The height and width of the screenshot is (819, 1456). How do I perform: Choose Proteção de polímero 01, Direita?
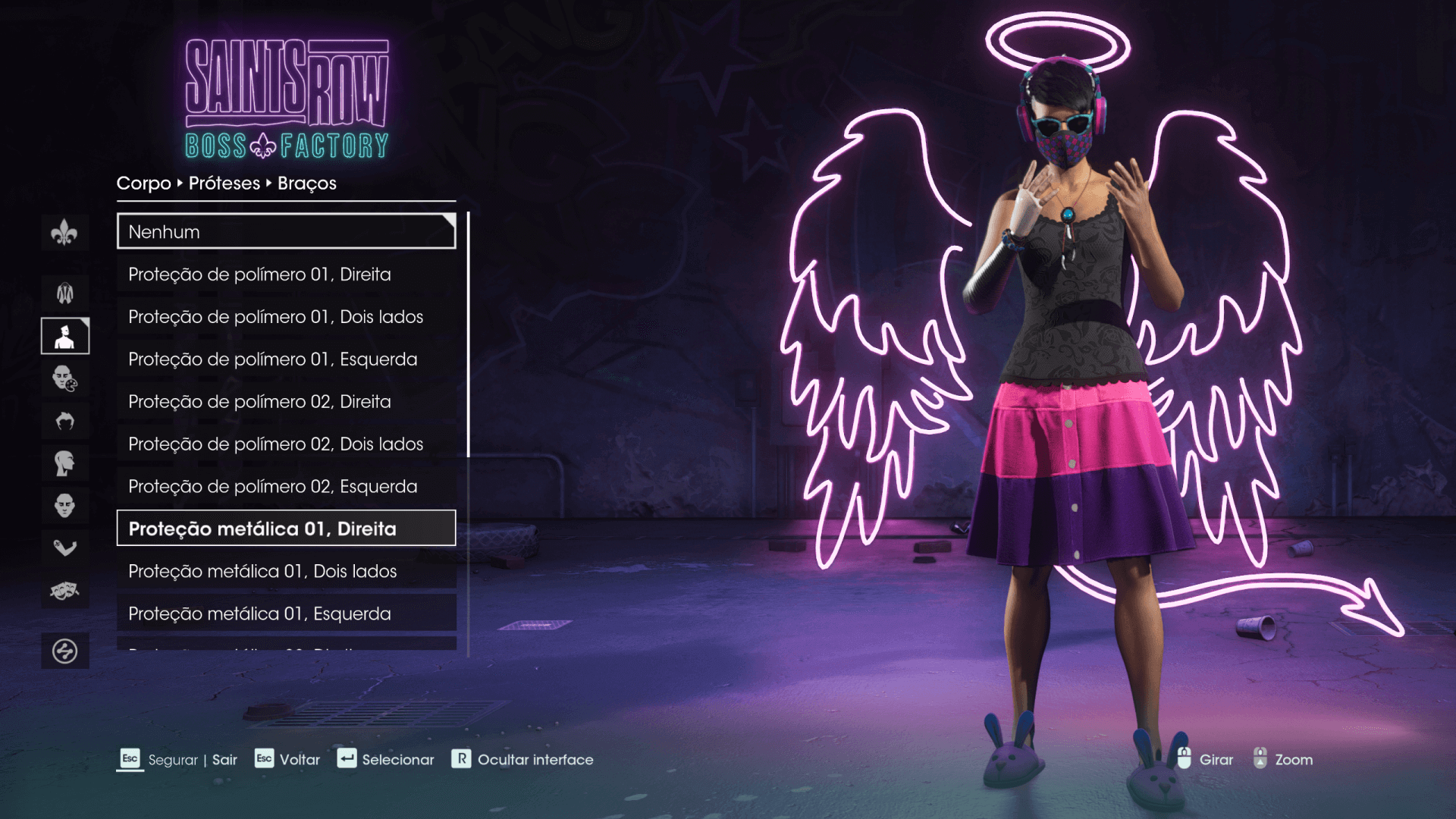pos(286,275)
